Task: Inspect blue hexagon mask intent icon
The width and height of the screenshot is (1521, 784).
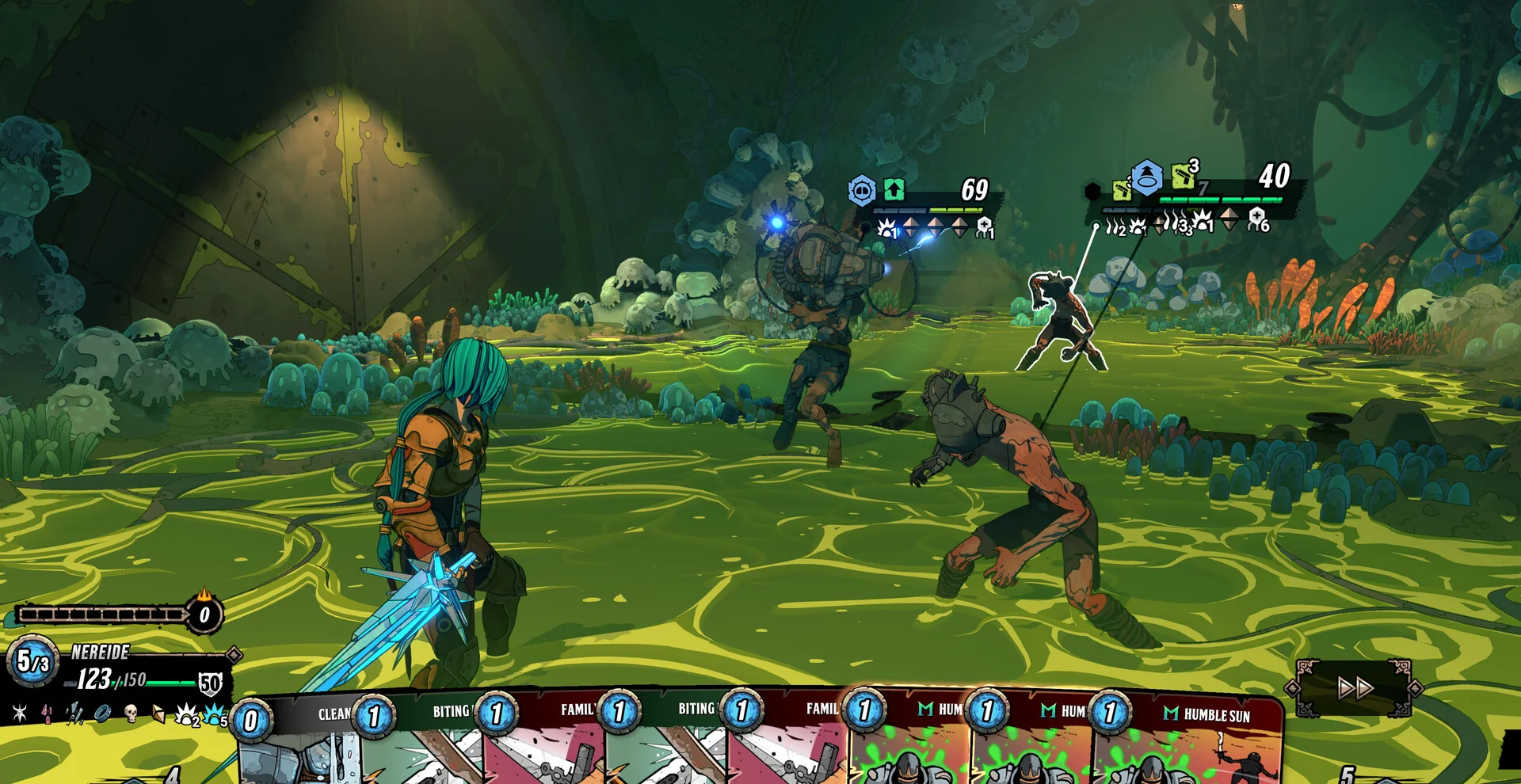Action: click(x=862, y=191)
